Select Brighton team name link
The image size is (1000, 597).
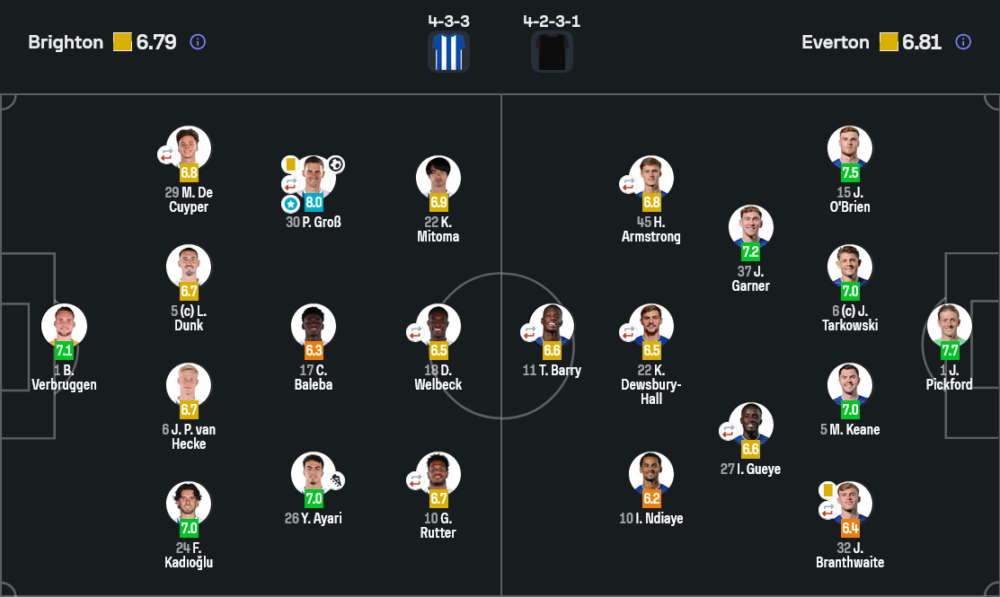tap(65, 42)
